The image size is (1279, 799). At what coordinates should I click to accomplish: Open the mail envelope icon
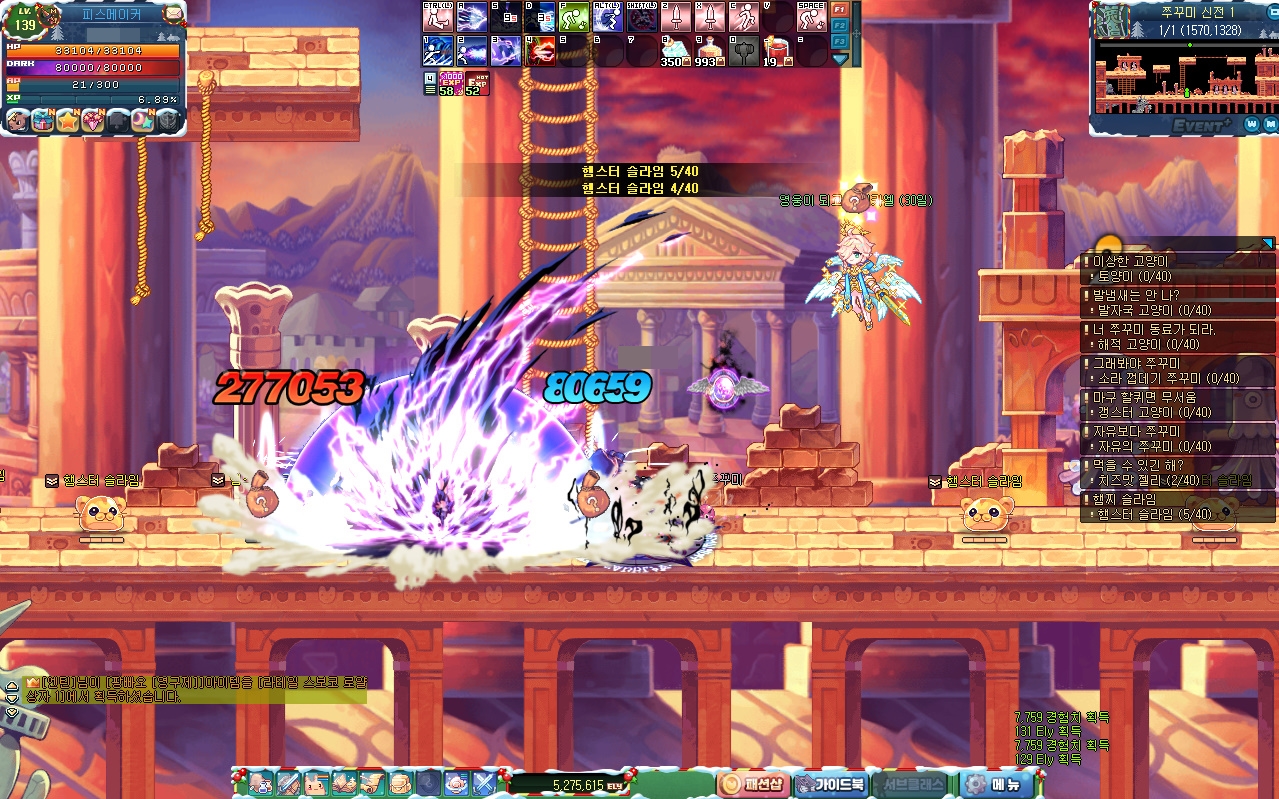[x=174, y=14]
